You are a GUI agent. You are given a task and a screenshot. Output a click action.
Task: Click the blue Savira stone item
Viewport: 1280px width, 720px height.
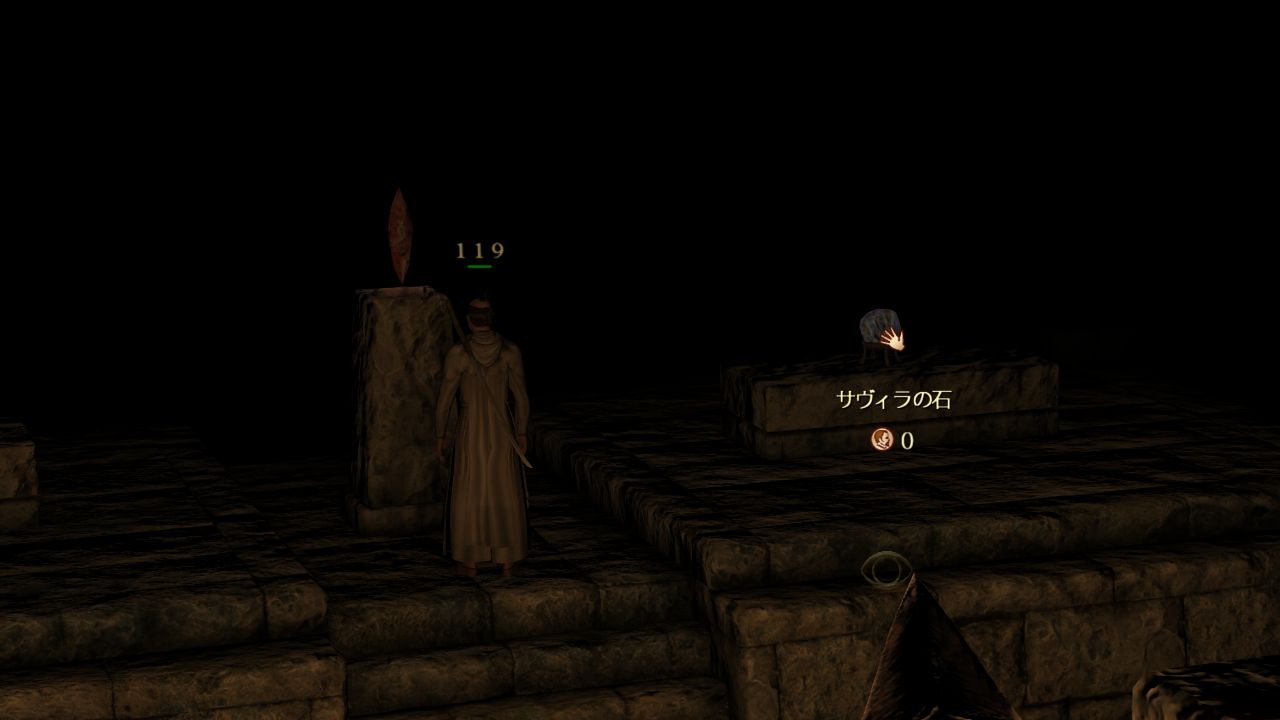pos(878,322)
